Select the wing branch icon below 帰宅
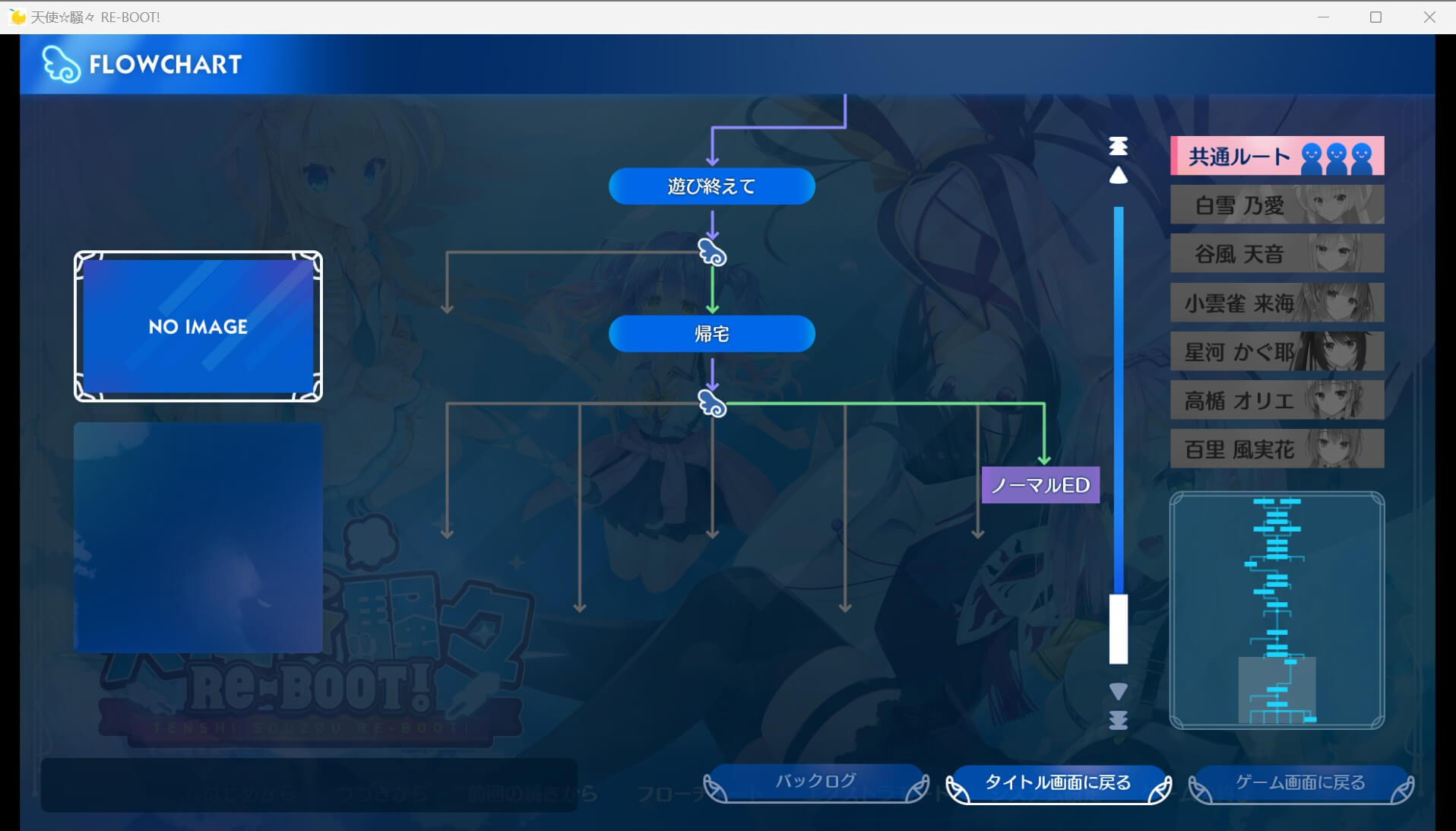1456x831 pixels. coord(711,404)
